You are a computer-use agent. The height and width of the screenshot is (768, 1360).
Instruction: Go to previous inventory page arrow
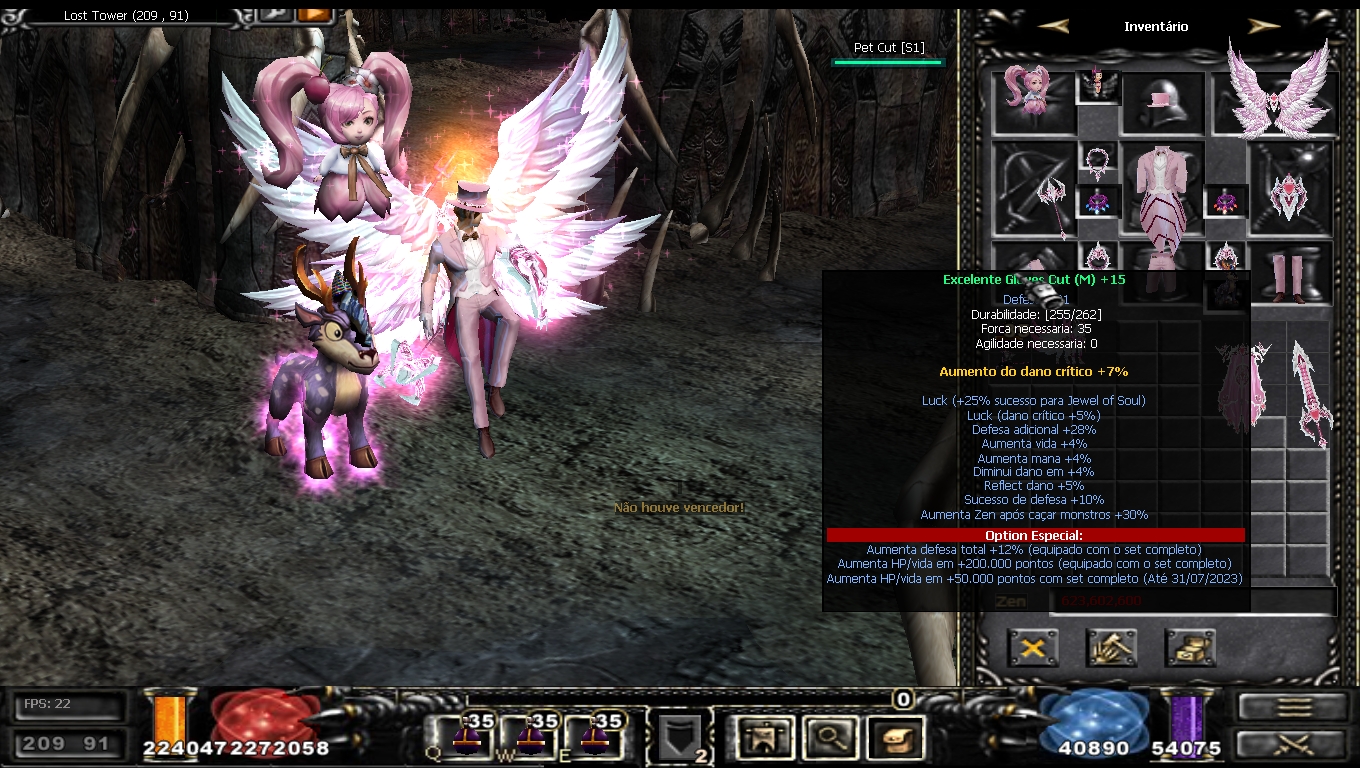[1053, 27]
